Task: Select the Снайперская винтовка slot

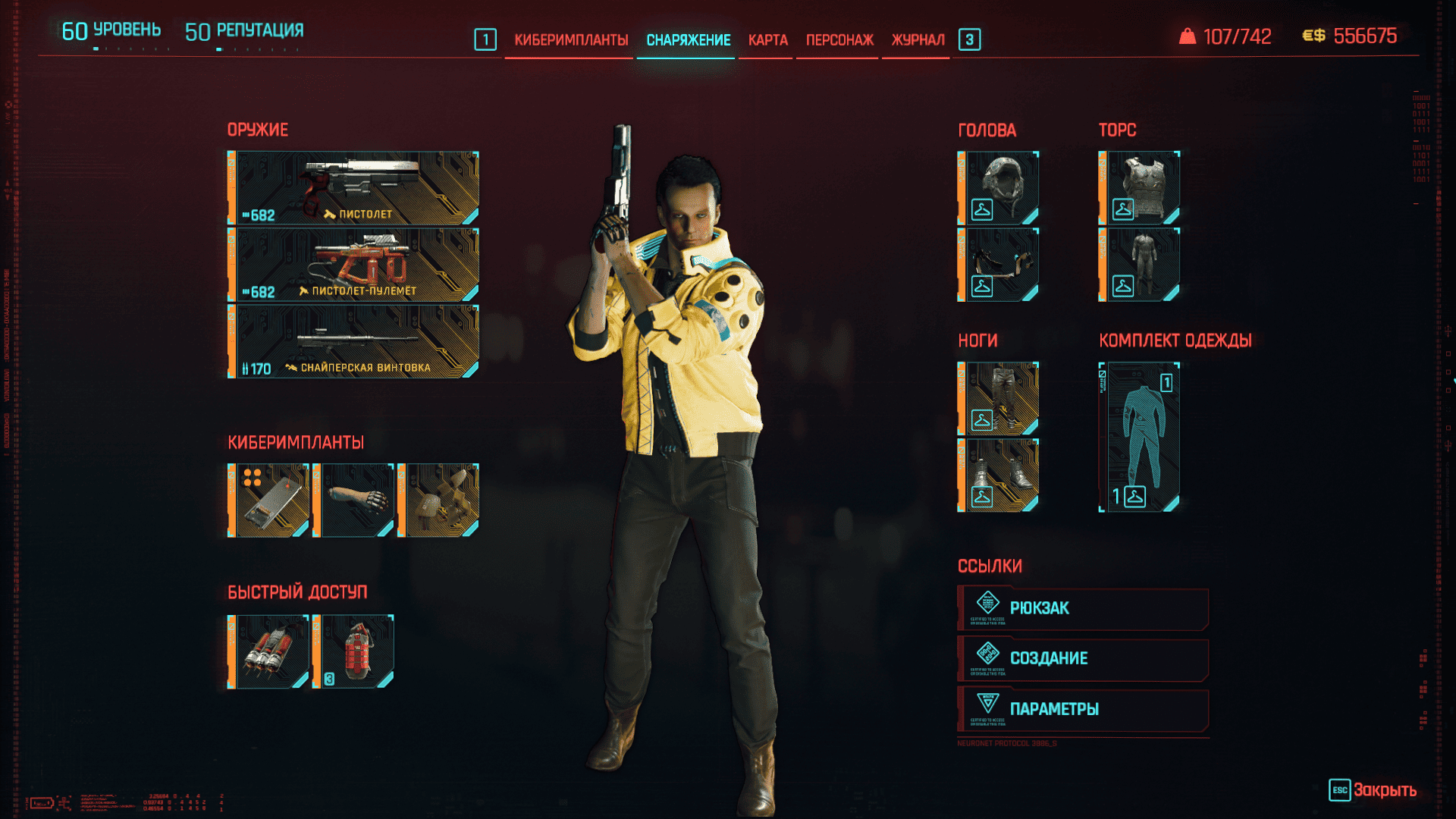Action: point(353,341)
